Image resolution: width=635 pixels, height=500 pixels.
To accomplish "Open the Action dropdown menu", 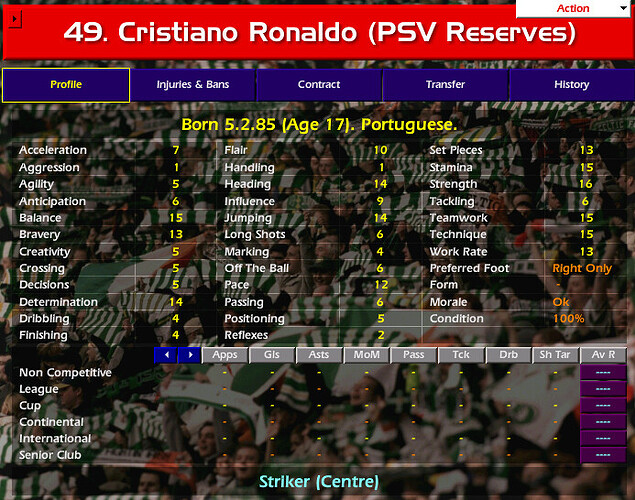I will coord(574,9).
